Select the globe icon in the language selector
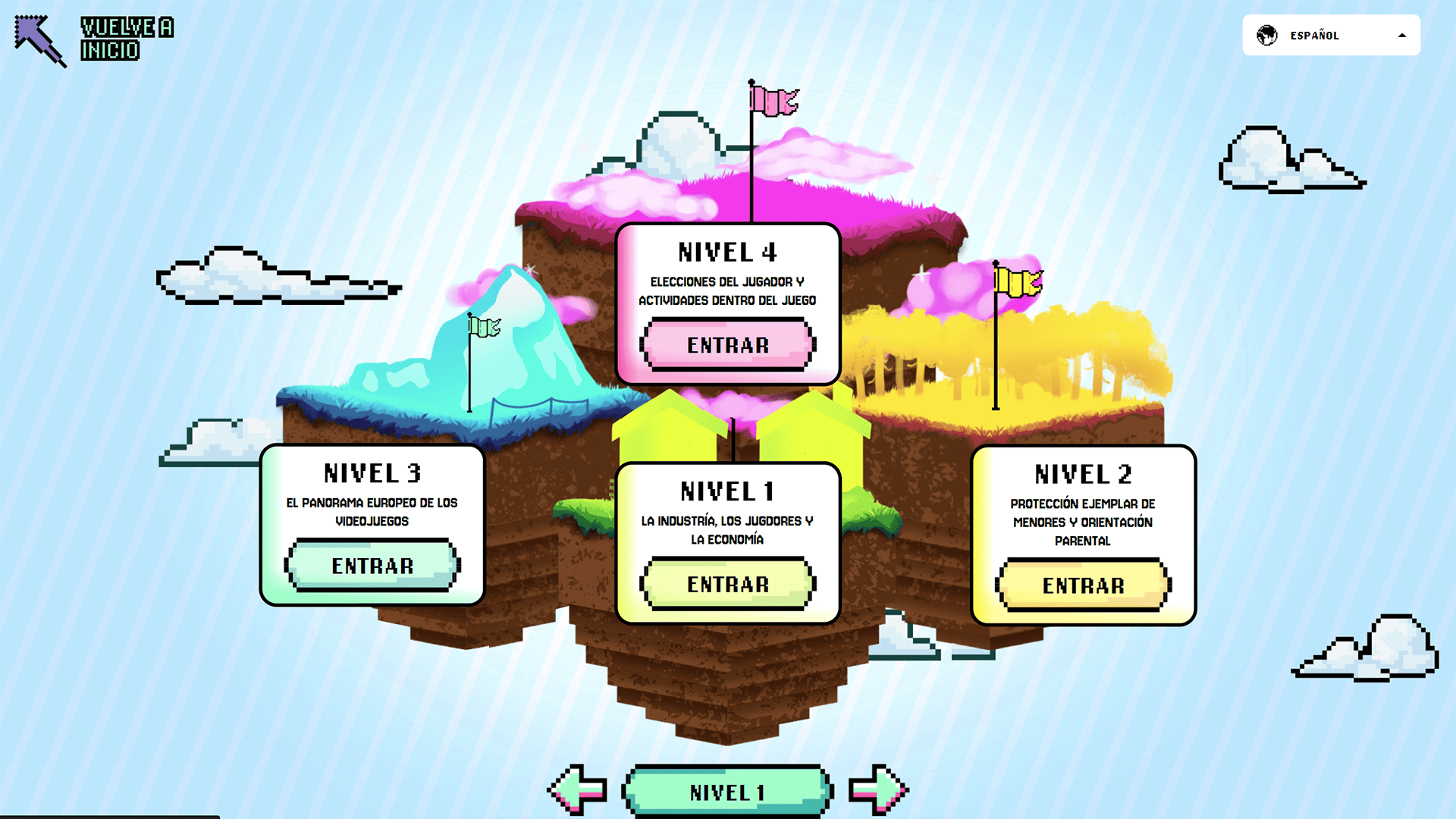1456x819 pixels. (x=1266, y=35)
